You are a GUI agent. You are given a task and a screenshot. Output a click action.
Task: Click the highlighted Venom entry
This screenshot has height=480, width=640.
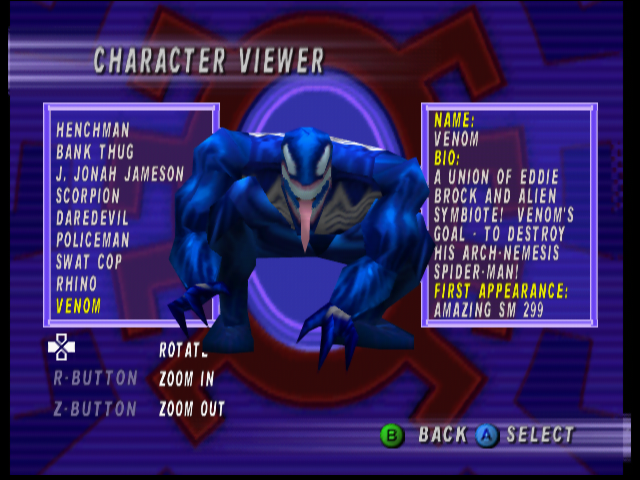tap(79, 306)
